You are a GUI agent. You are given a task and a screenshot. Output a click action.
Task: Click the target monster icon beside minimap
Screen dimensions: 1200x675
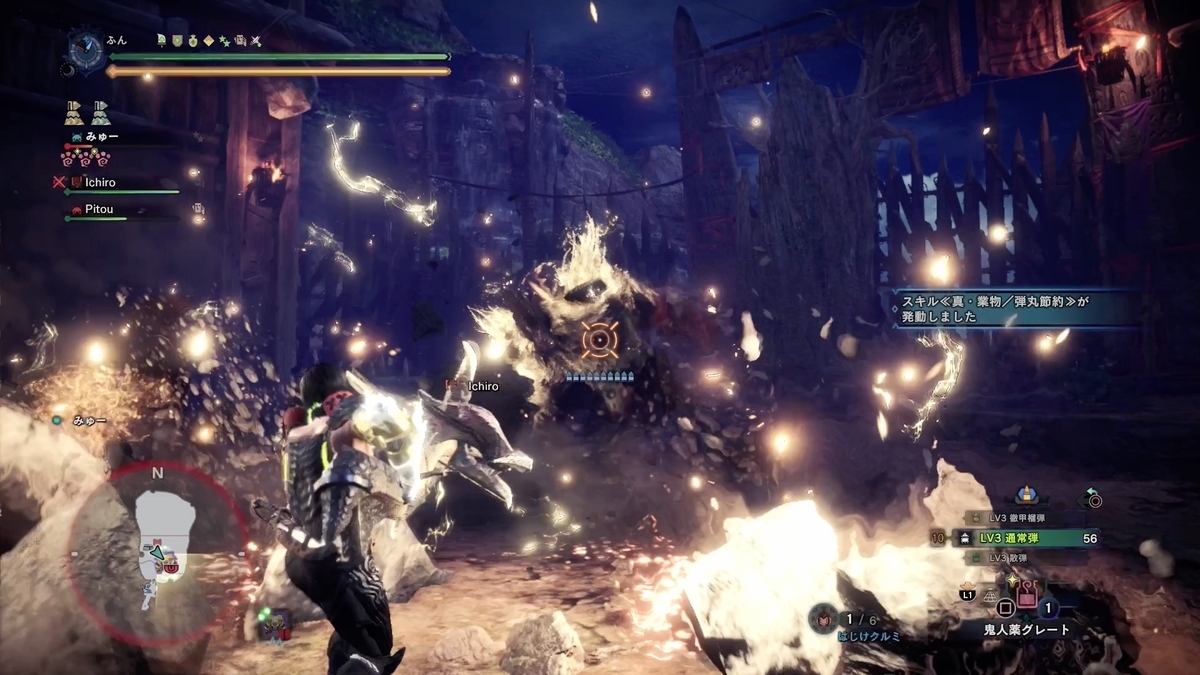[x=275, y=625]
